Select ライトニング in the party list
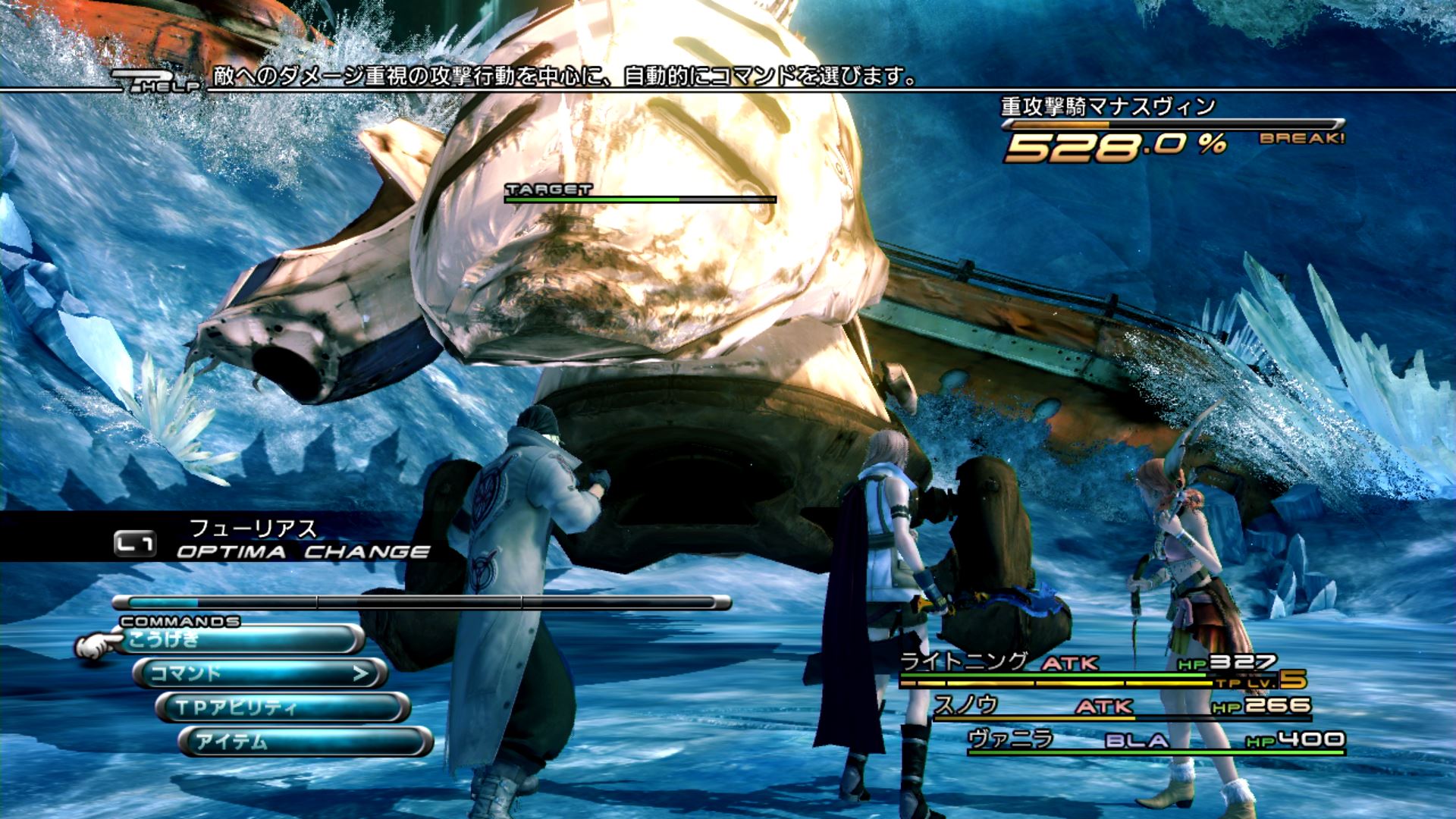Viewport: 1456px width, 819px height. tap(964, 662)
